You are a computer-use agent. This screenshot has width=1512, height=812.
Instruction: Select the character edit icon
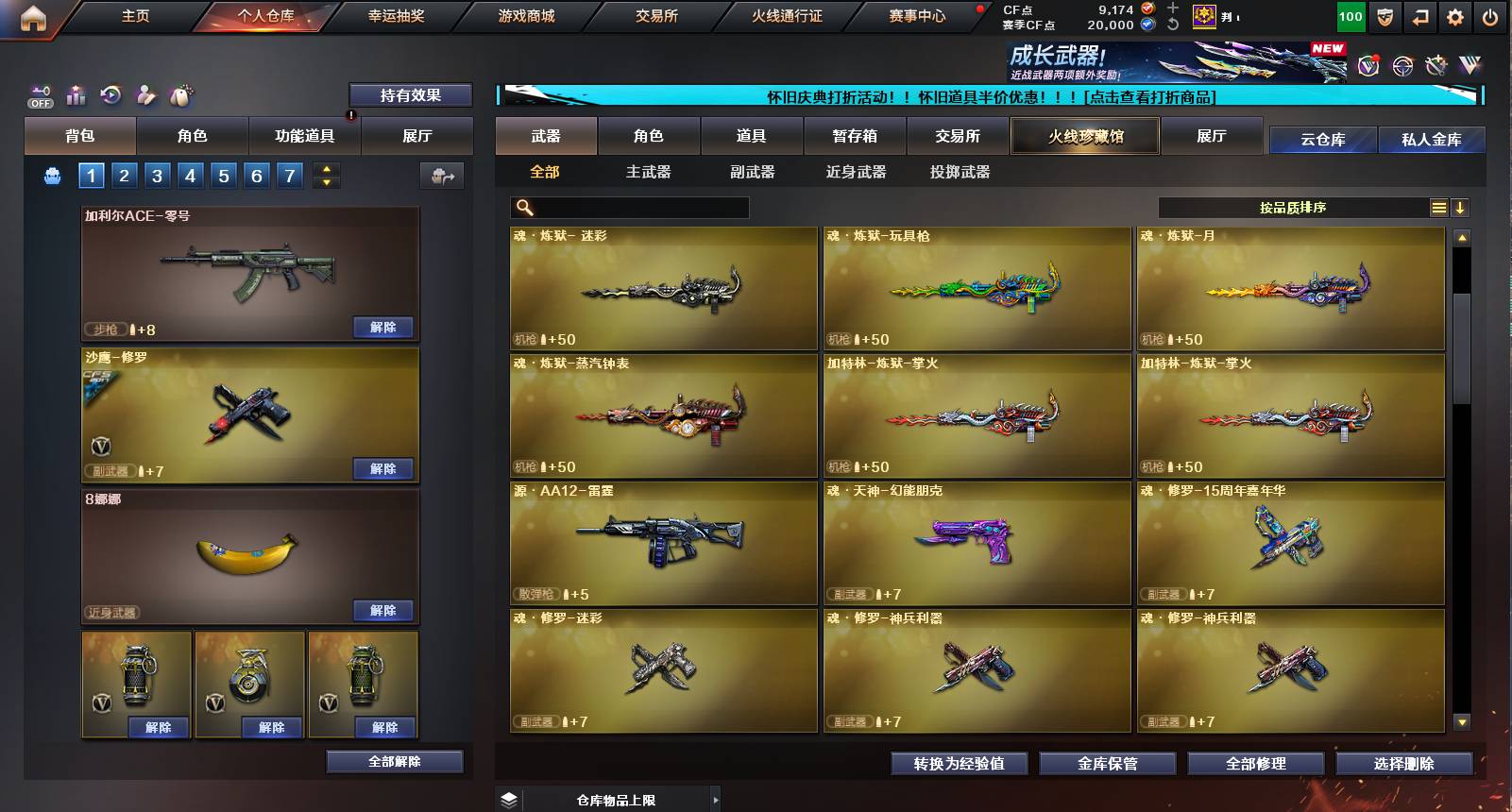pyautogui.click(x=144, y=94)
